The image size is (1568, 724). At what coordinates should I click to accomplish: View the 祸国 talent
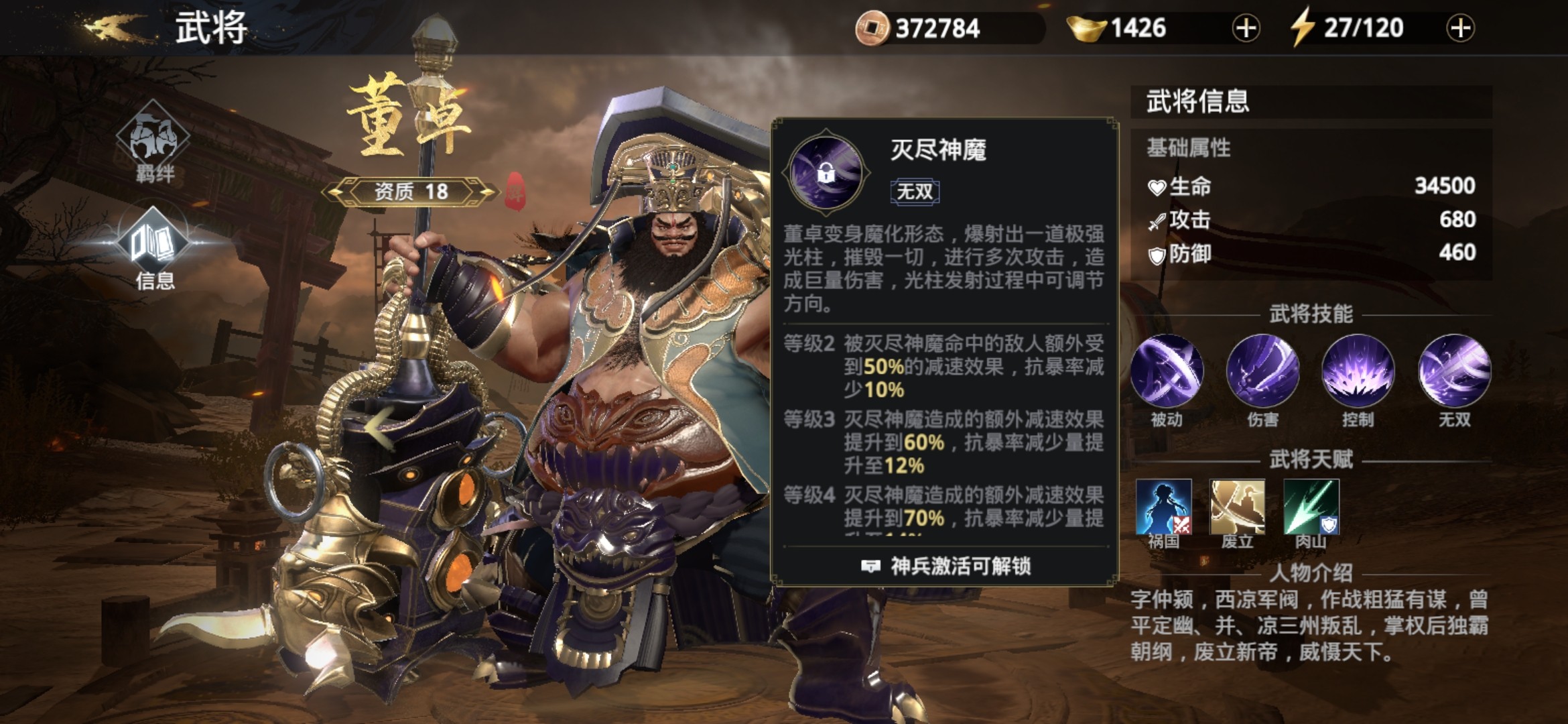pyautogui.click(x=1164, y=506)
